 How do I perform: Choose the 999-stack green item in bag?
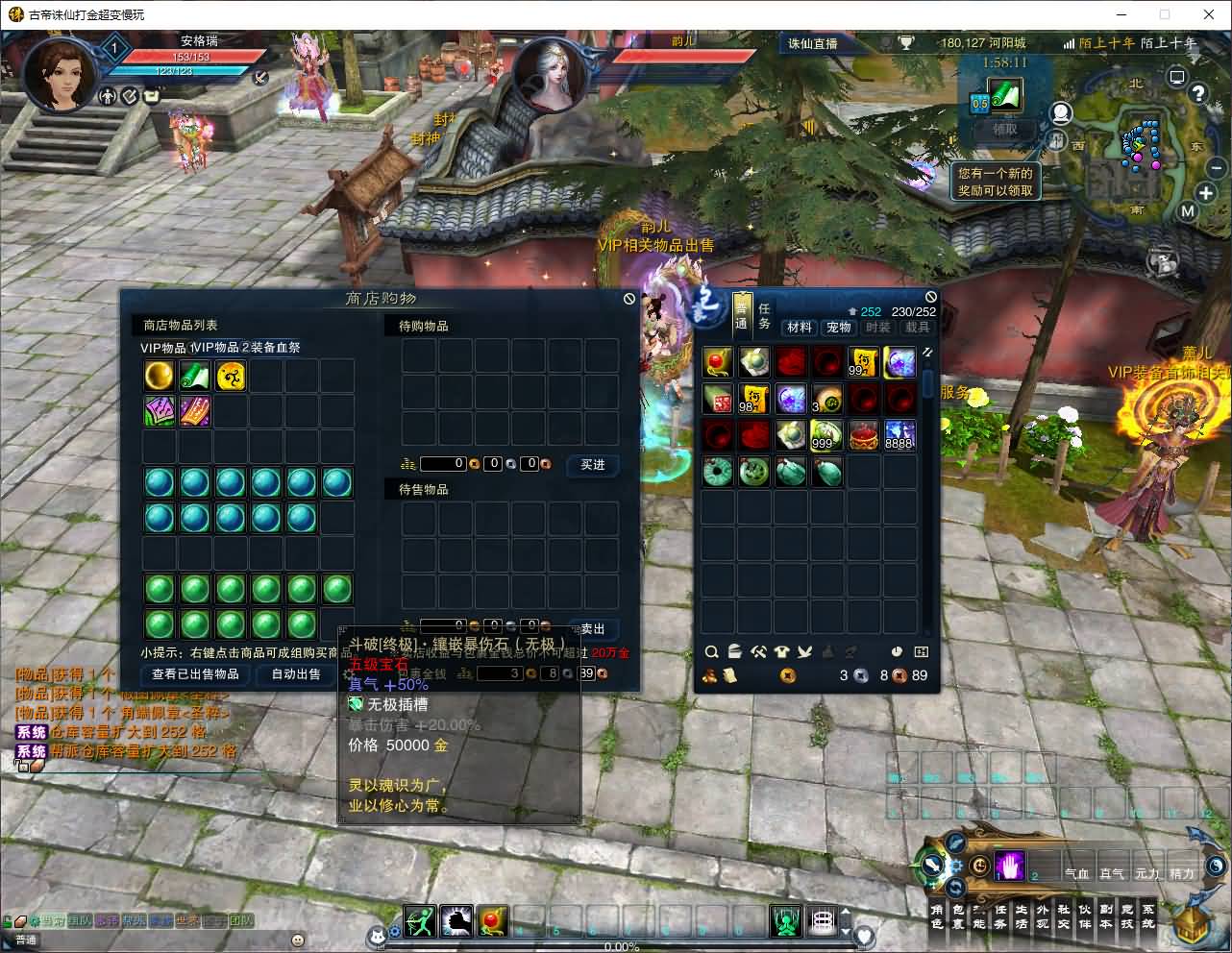coord(825,435)
